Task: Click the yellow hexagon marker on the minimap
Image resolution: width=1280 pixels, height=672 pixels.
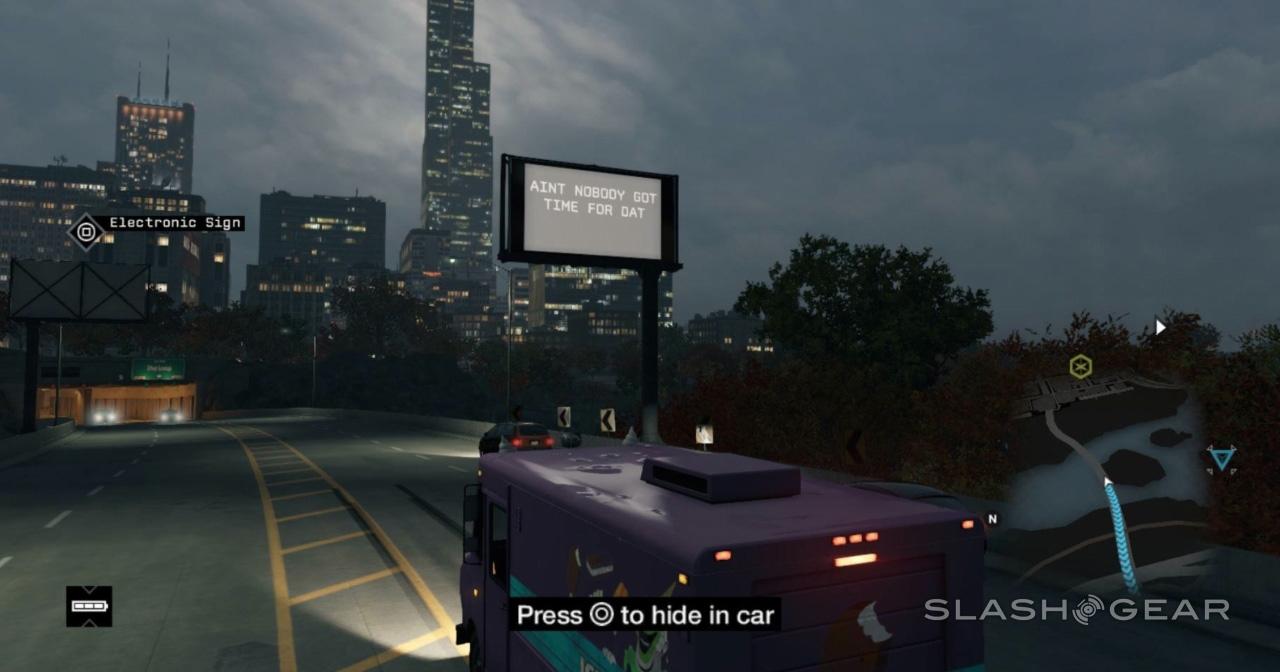Action: (1080, 366)
